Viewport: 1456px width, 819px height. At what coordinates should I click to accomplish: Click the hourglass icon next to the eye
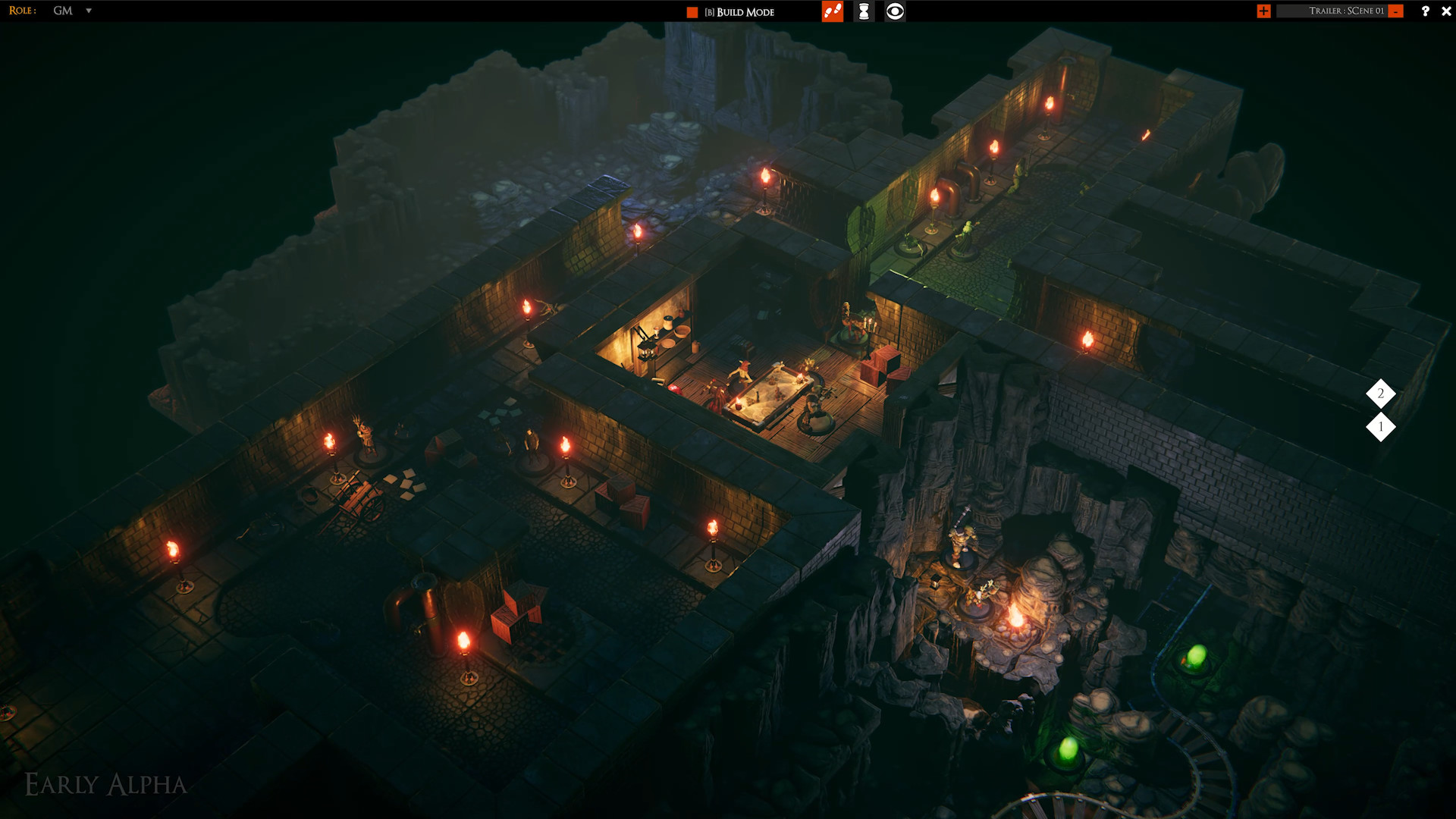(x=863, y=12)
